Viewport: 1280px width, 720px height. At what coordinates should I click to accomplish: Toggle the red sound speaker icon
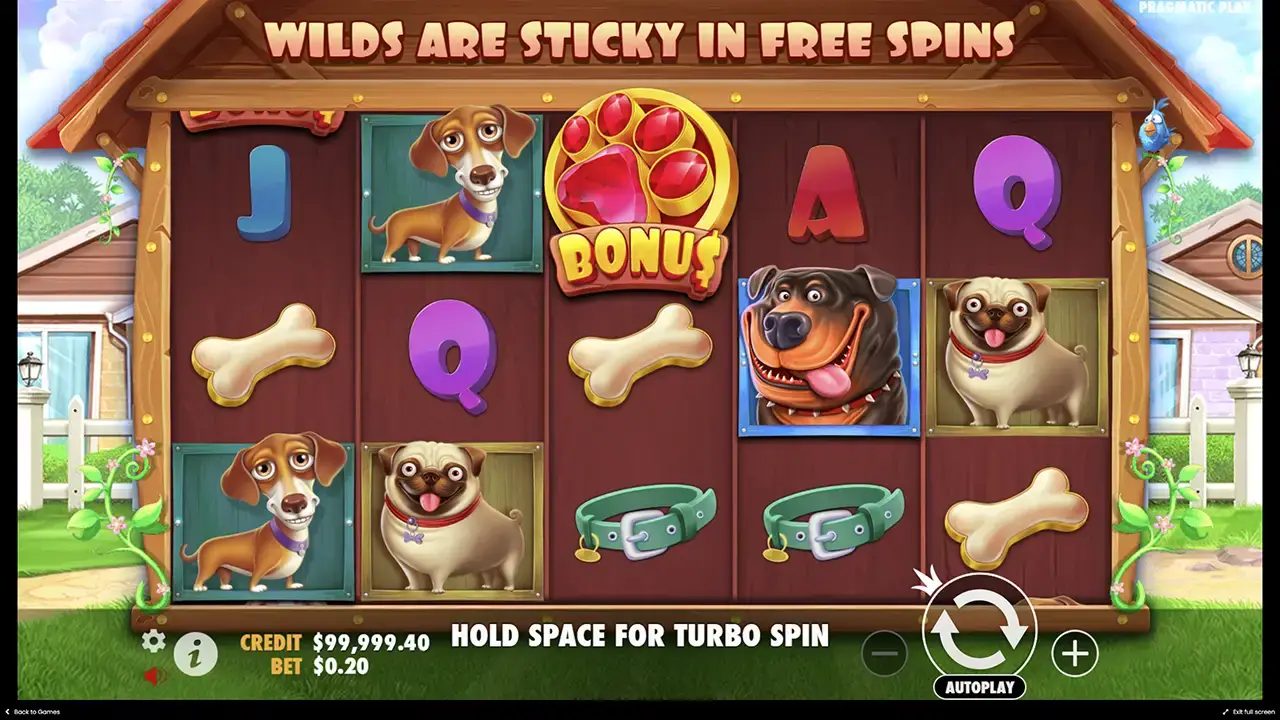pos(154,676)
